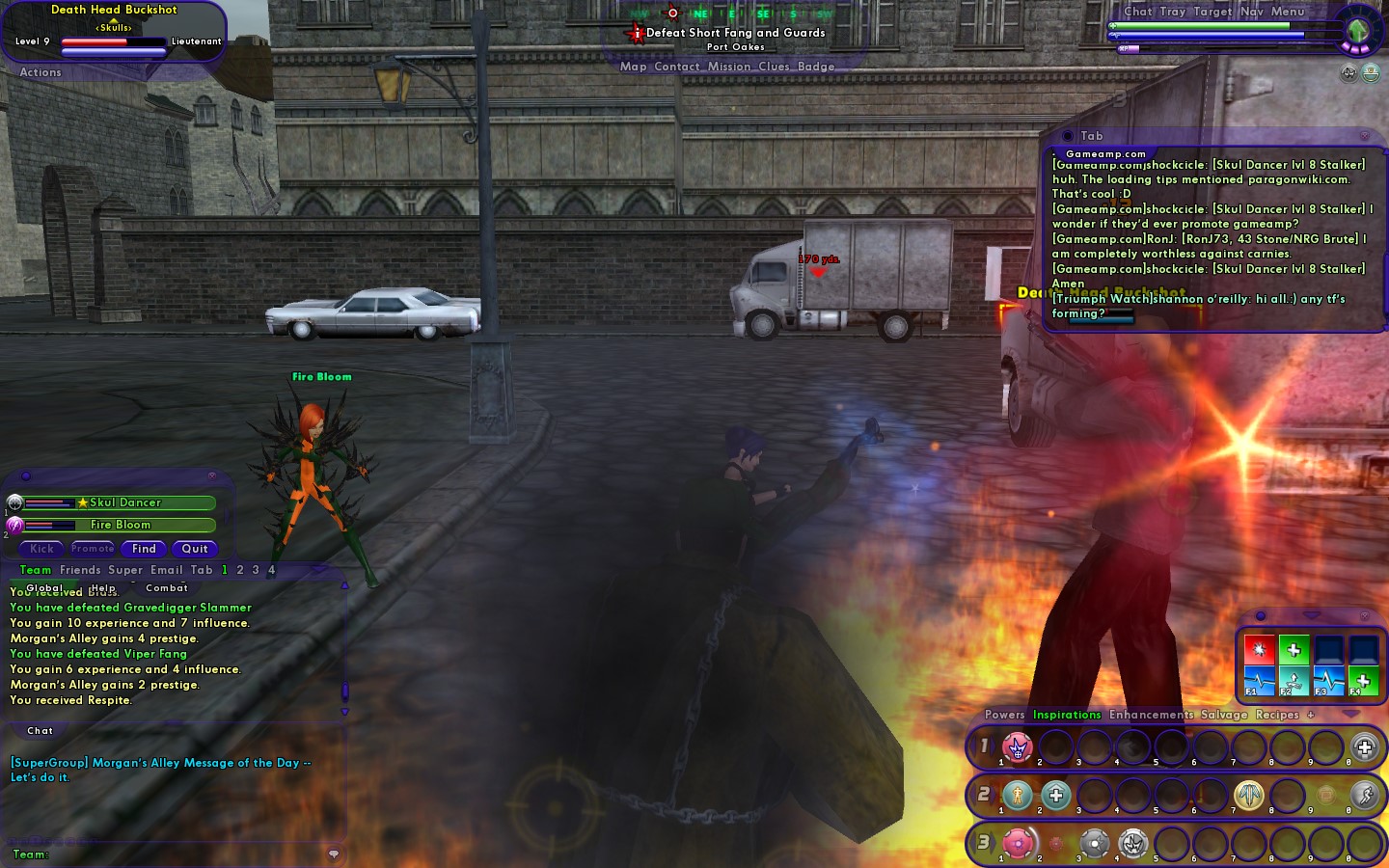Screen dimensions: 1389x868
Task: Open the target's Actions menu
Action: [x=41, y=72]
